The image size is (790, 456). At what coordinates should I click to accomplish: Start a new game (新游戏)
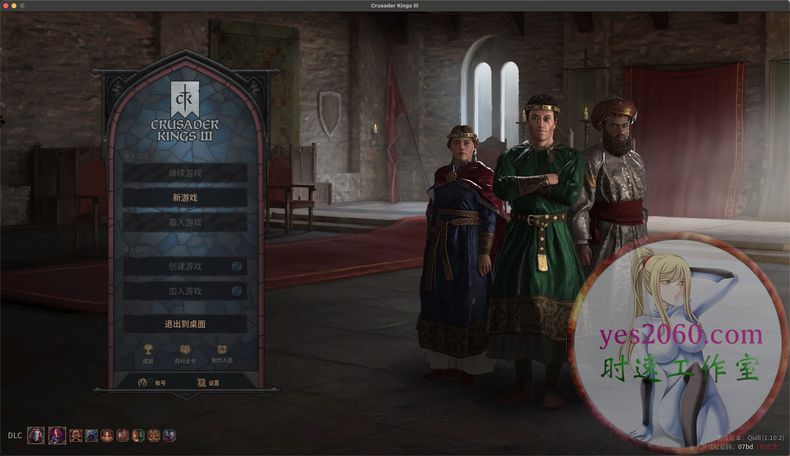point(184,198)
